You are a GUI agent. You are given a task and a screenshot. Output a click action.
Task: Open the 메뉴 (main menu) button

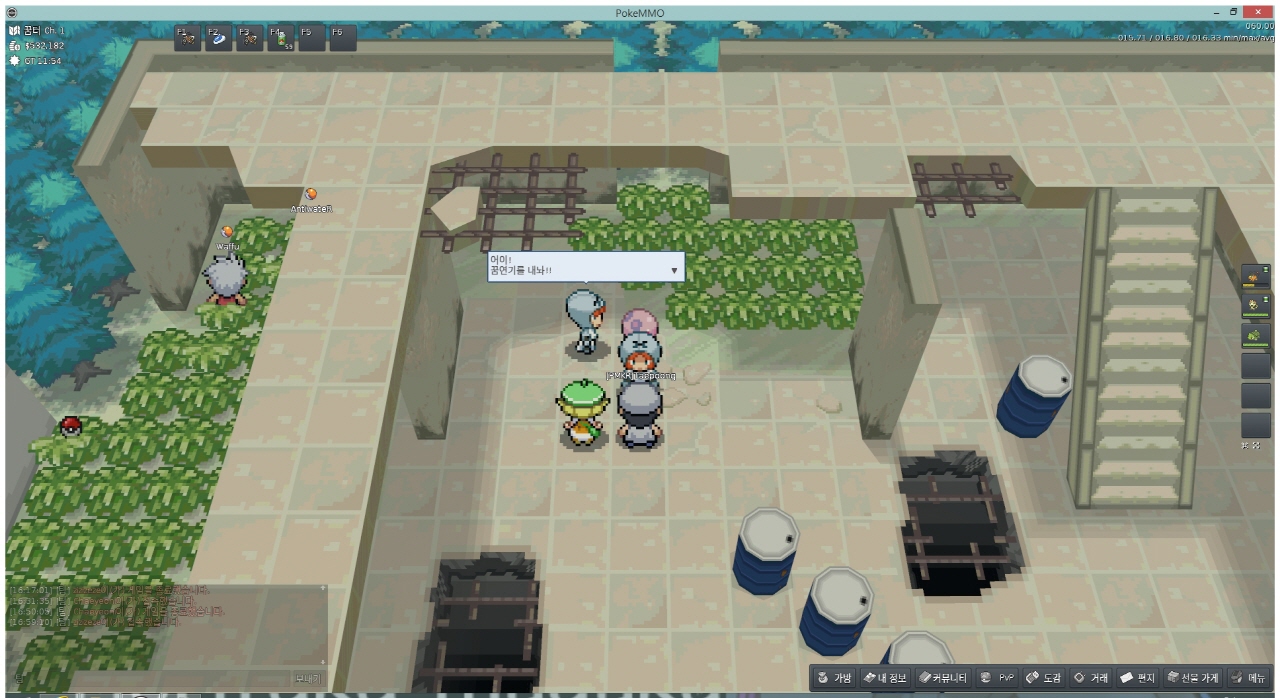1250,678
